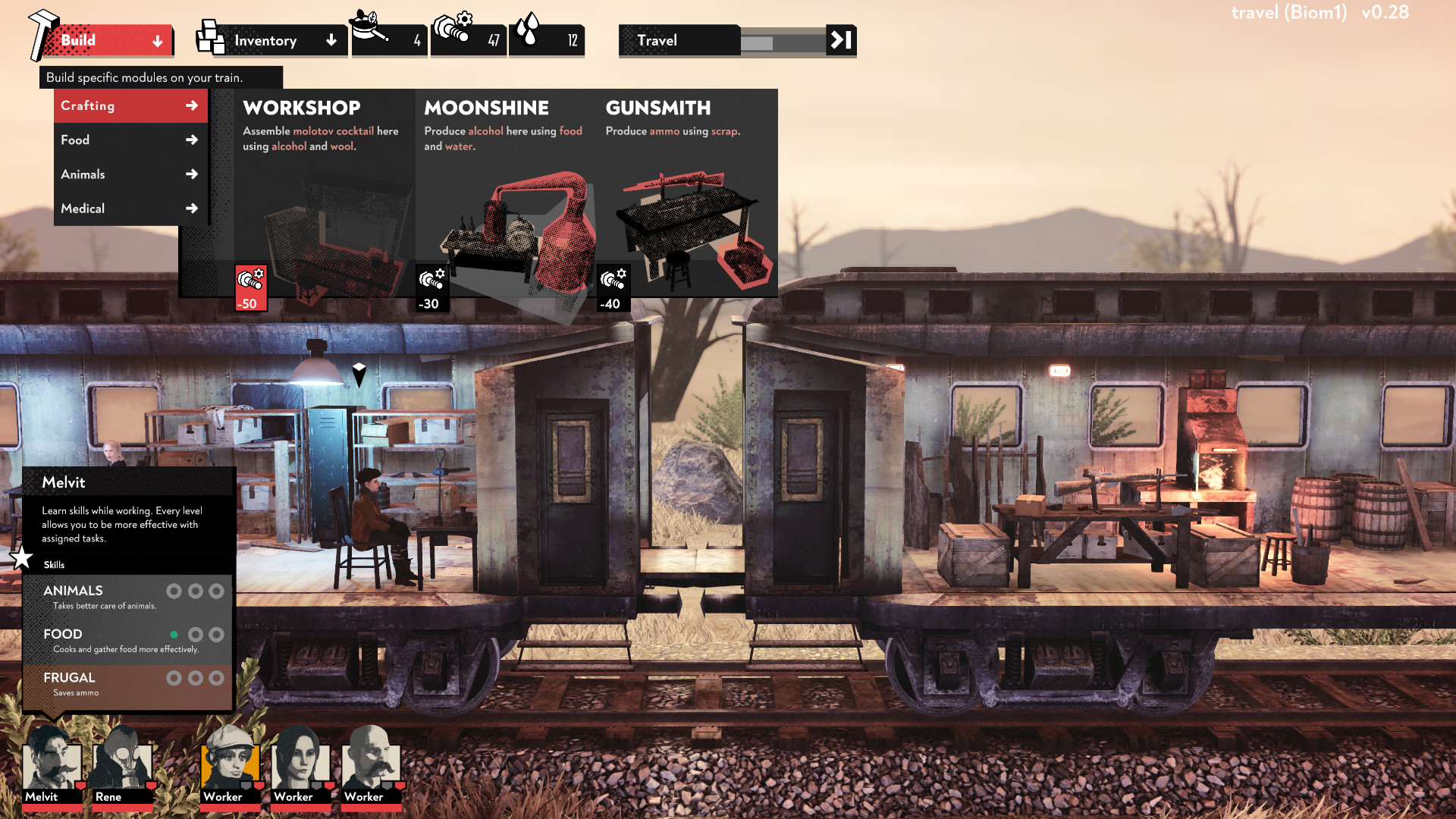Viewport: 1456px width, 819px height.
Task: Click the skip-travel arrow icon beside Travel
Action: 839,41
